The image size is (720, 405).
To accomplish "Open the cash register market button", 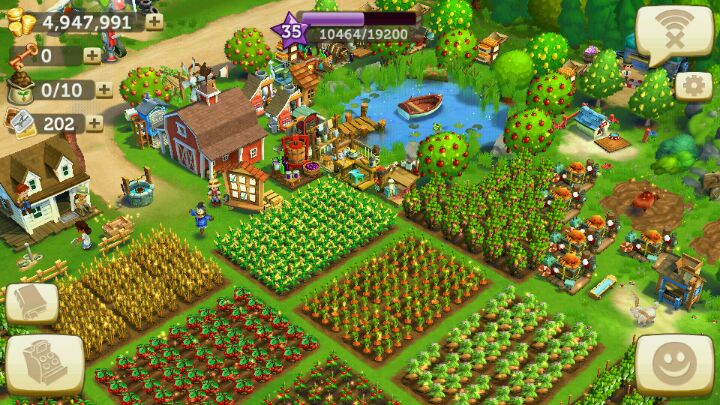I will tap(44, 364).
